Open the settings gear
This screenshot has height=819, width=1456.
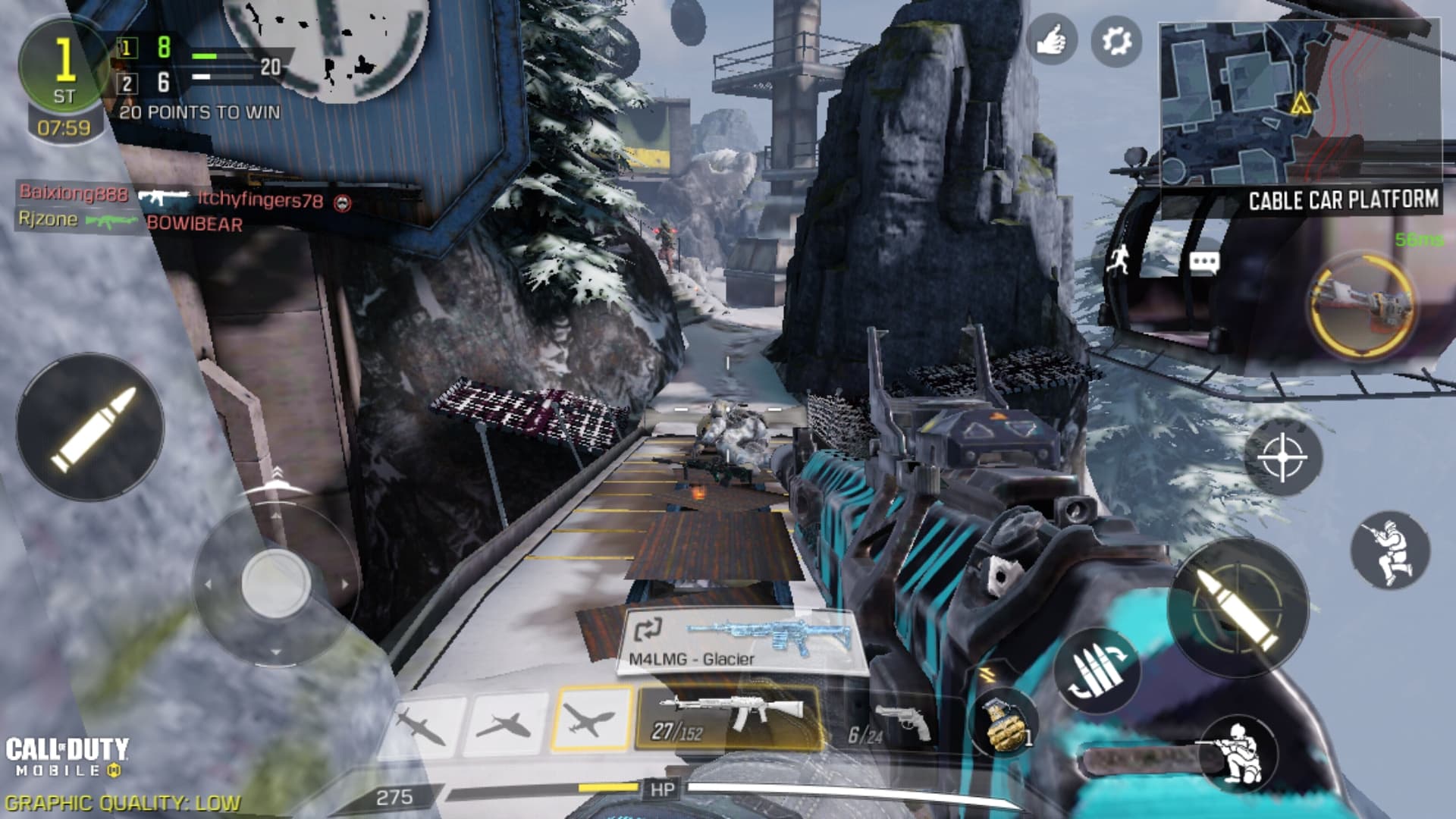coord(1116,41)
